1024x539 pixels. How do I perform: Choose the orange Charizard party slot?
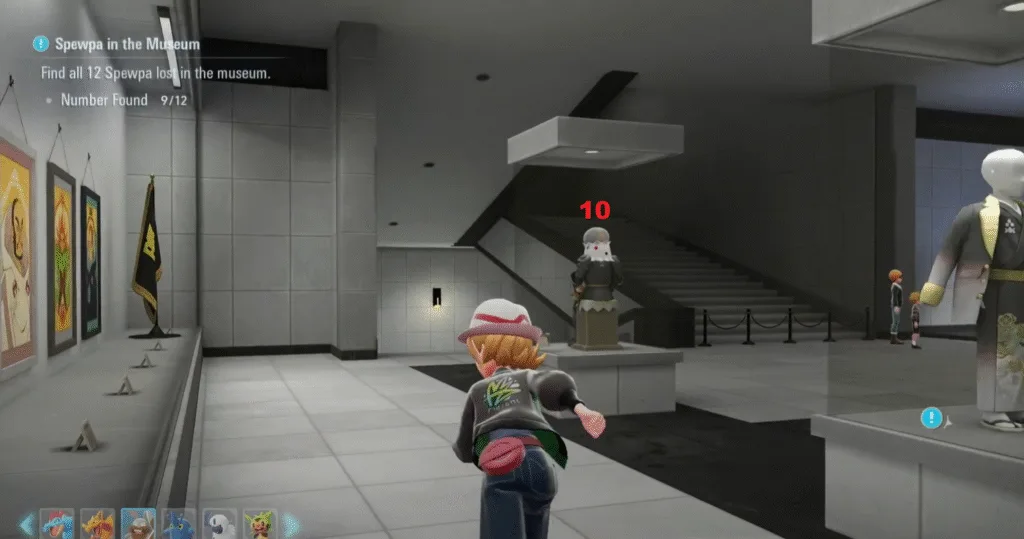[x=97, y=523]
